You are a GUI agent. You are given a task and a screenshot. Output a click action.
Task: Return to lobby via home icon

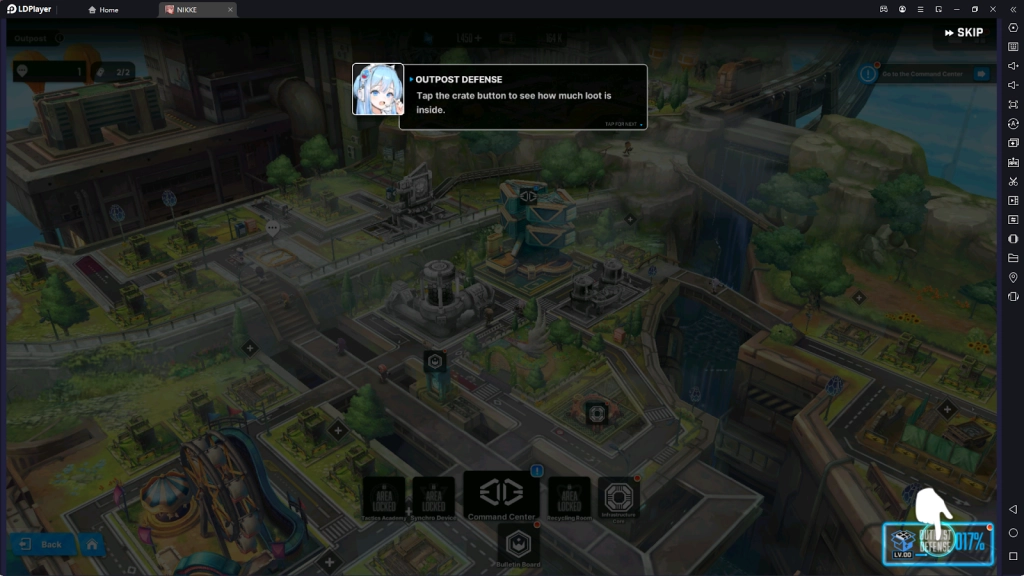[x=91, y=544]
